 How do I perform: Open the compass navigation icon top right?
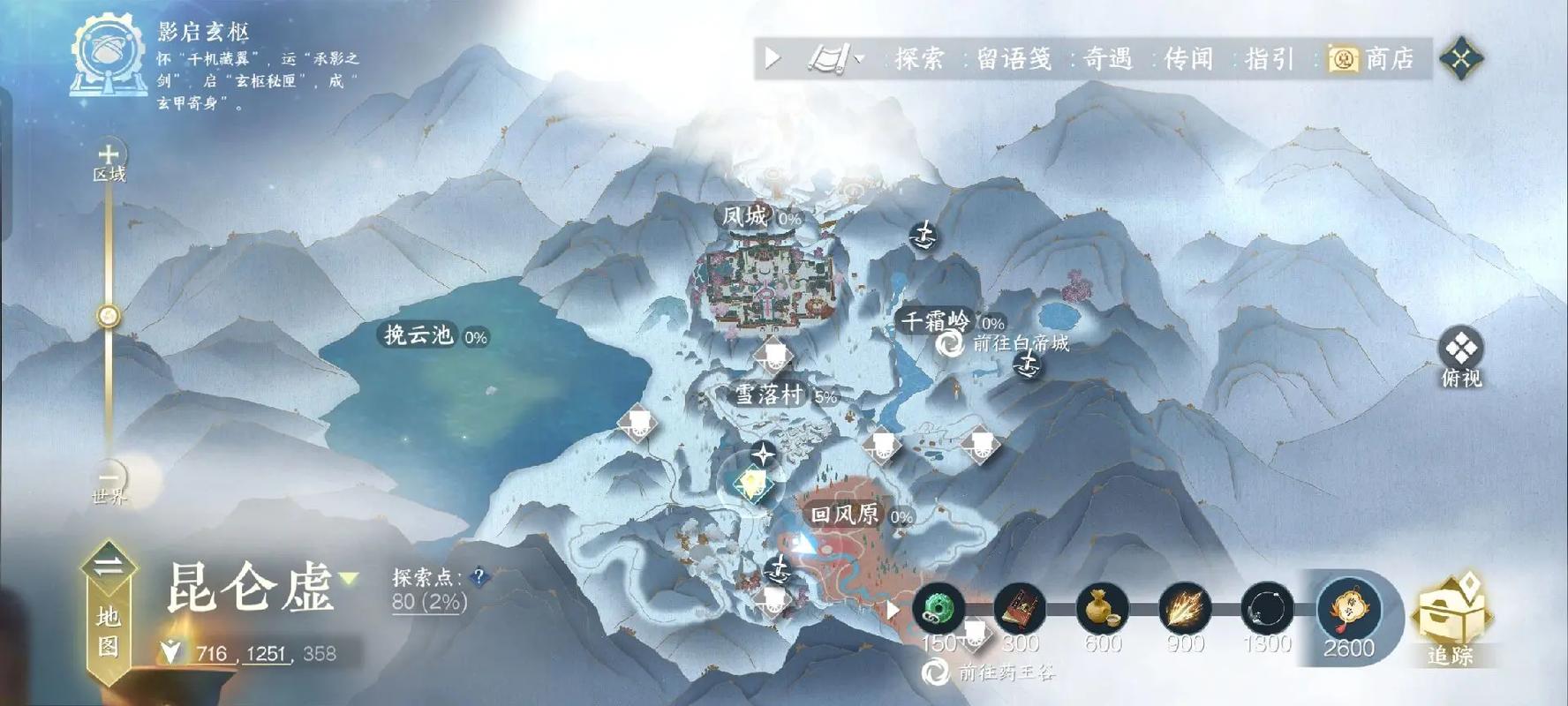click(1464, 56)
